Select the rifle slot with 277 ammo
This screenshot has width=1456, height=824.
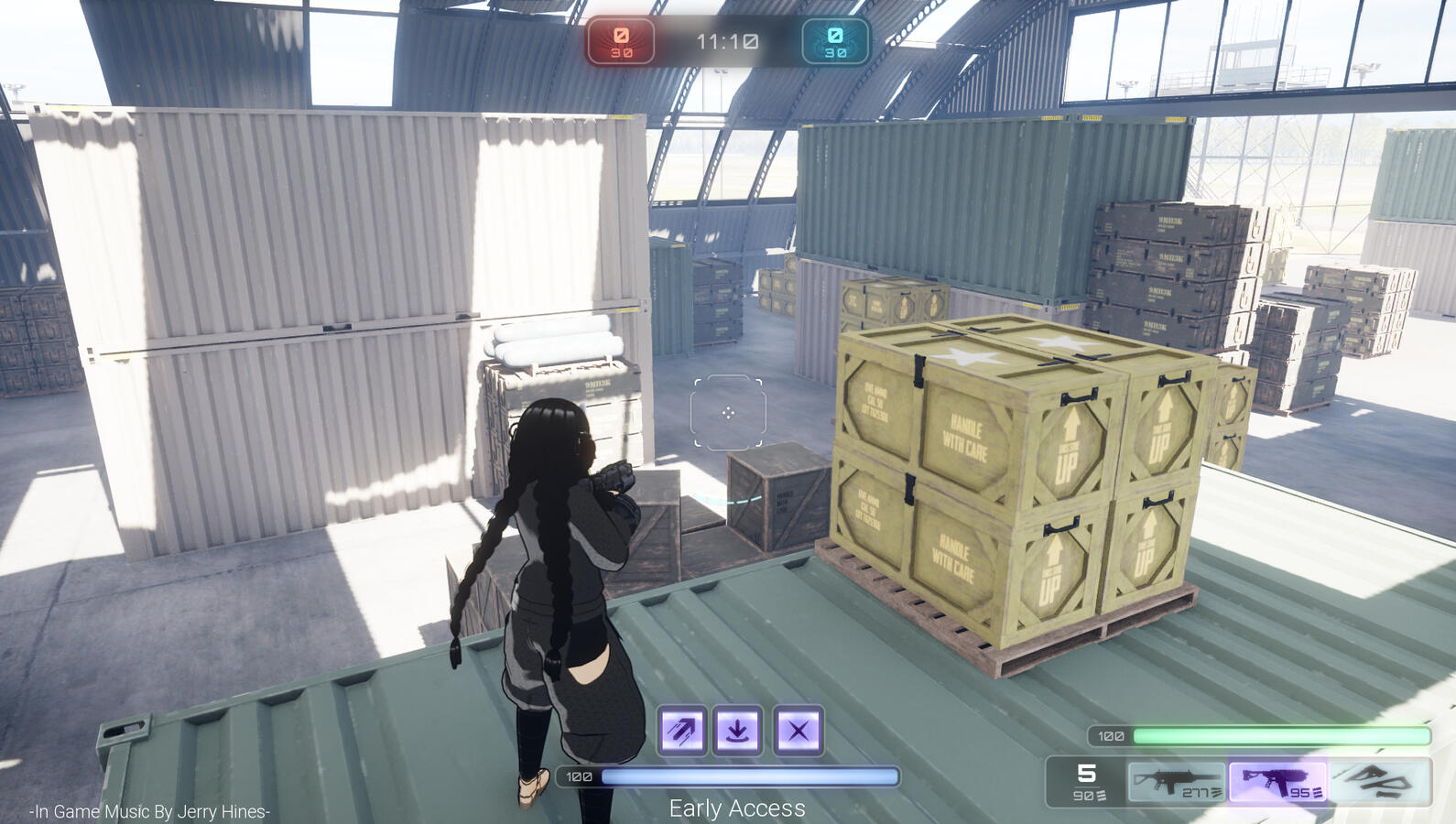pyautogui.click(x=1177, y=783)
